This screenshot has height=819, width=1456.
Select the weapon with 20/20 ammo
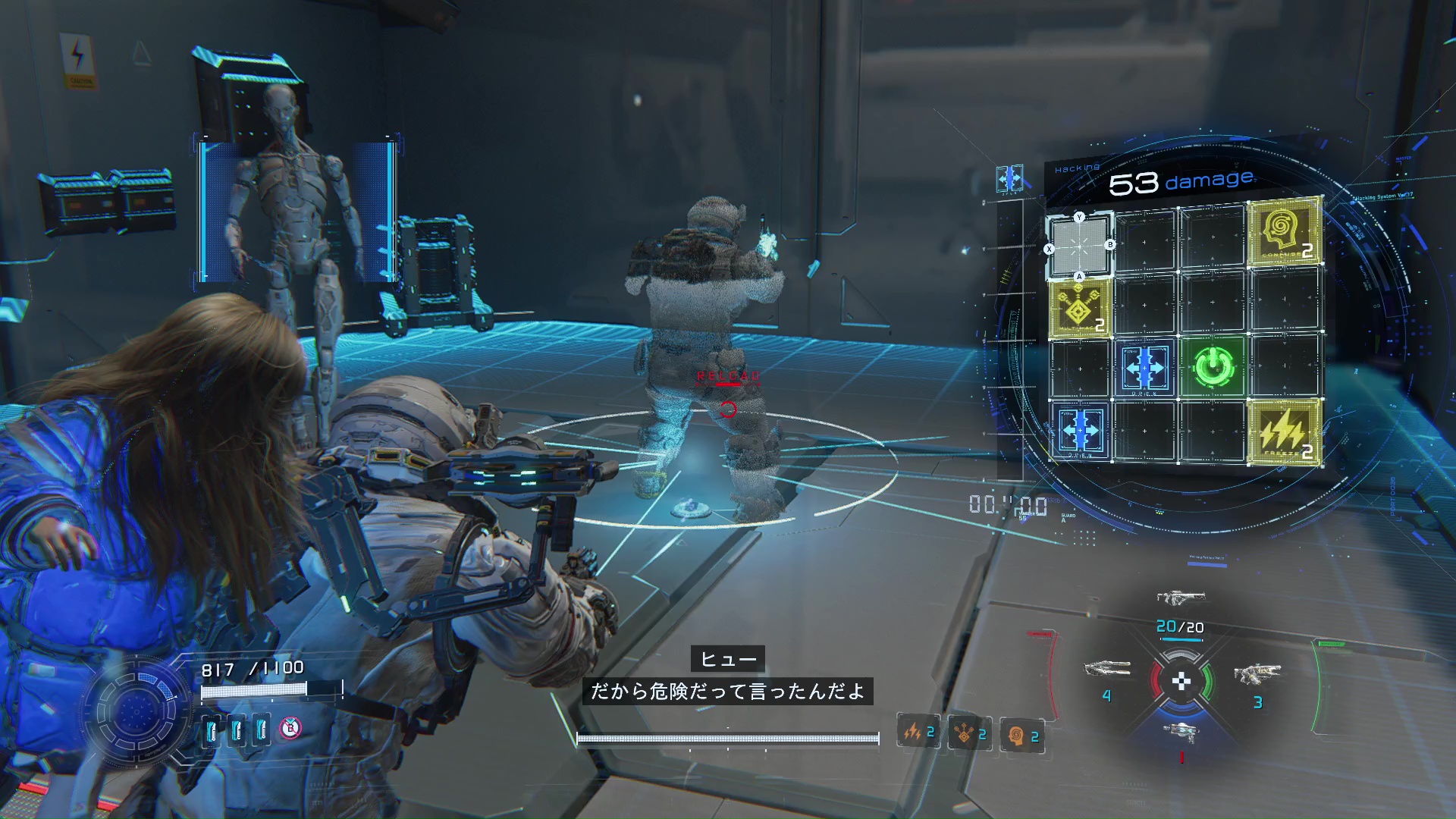click(1180, 599)
